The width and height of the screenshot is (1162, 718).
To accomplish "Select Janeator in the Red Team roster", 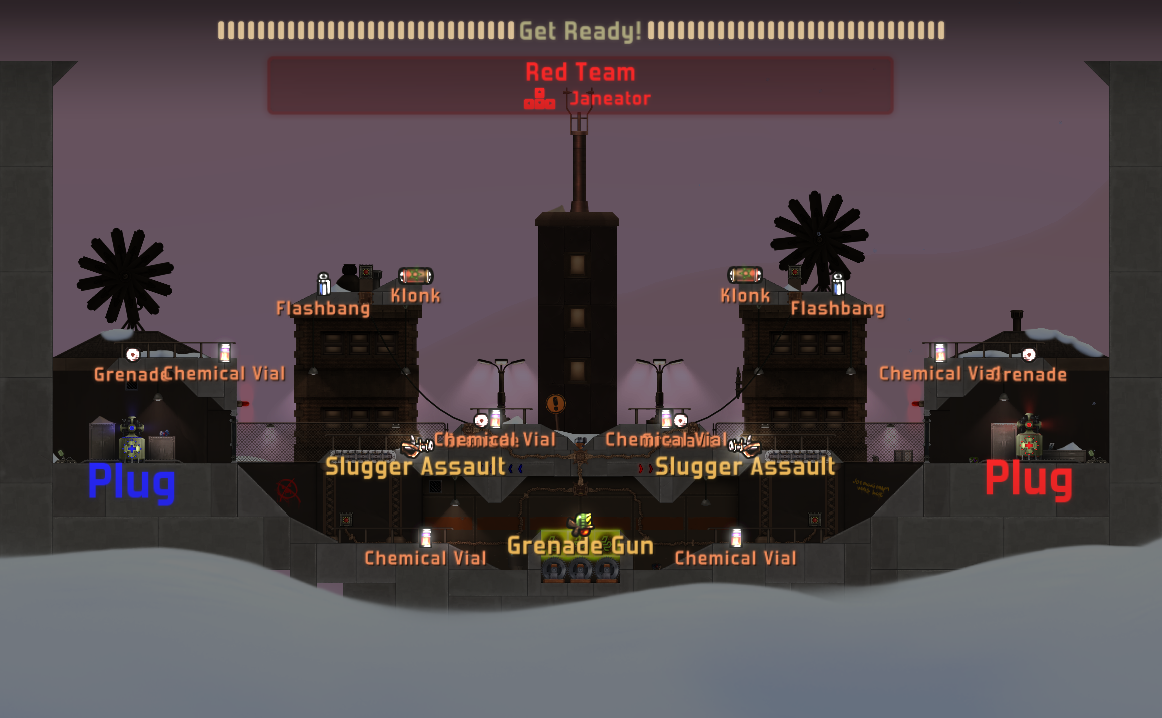I will [609, 99].
